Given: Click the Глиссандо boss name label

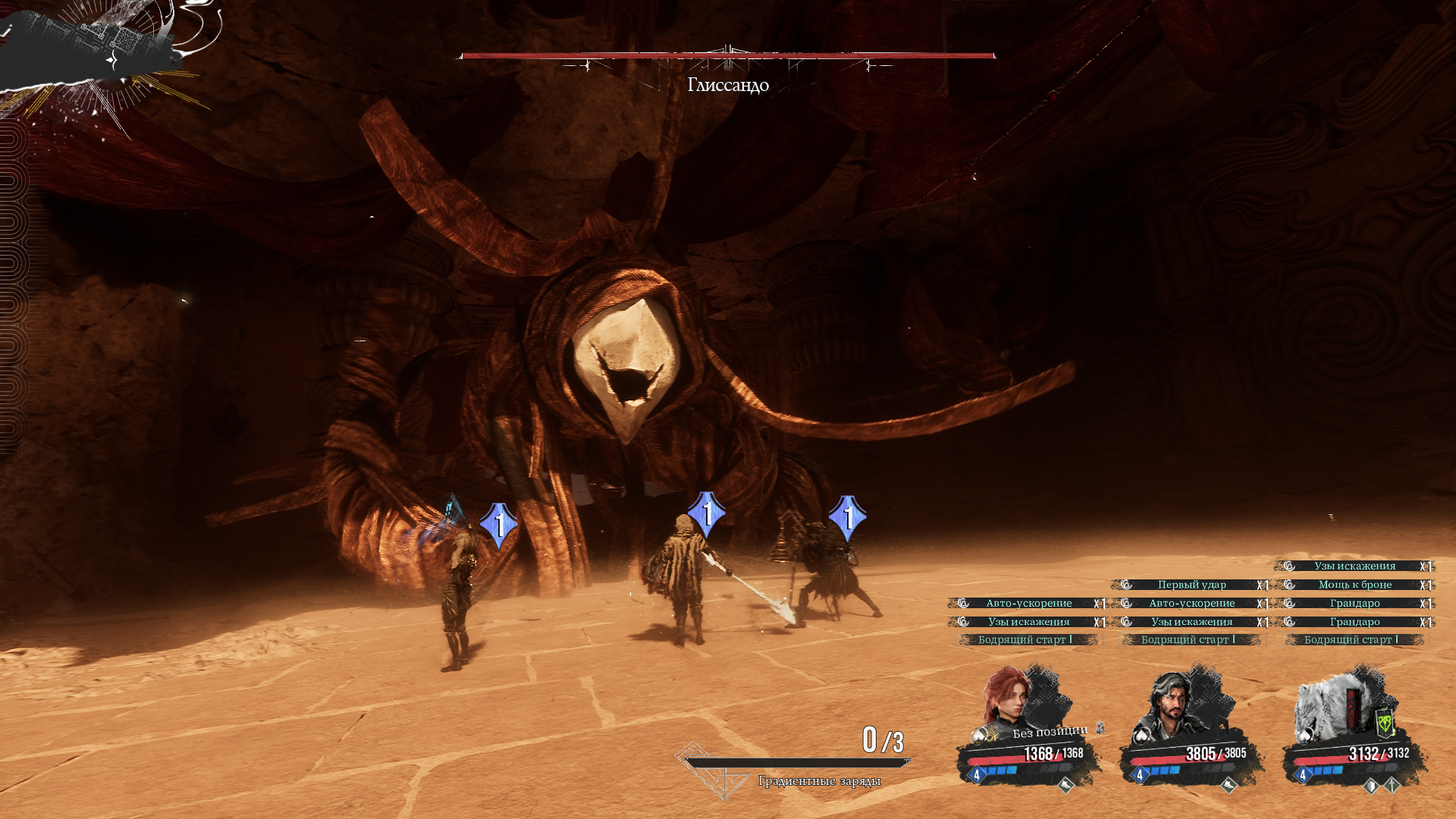Looking at the screenshot, I should [x=728, y=85].
